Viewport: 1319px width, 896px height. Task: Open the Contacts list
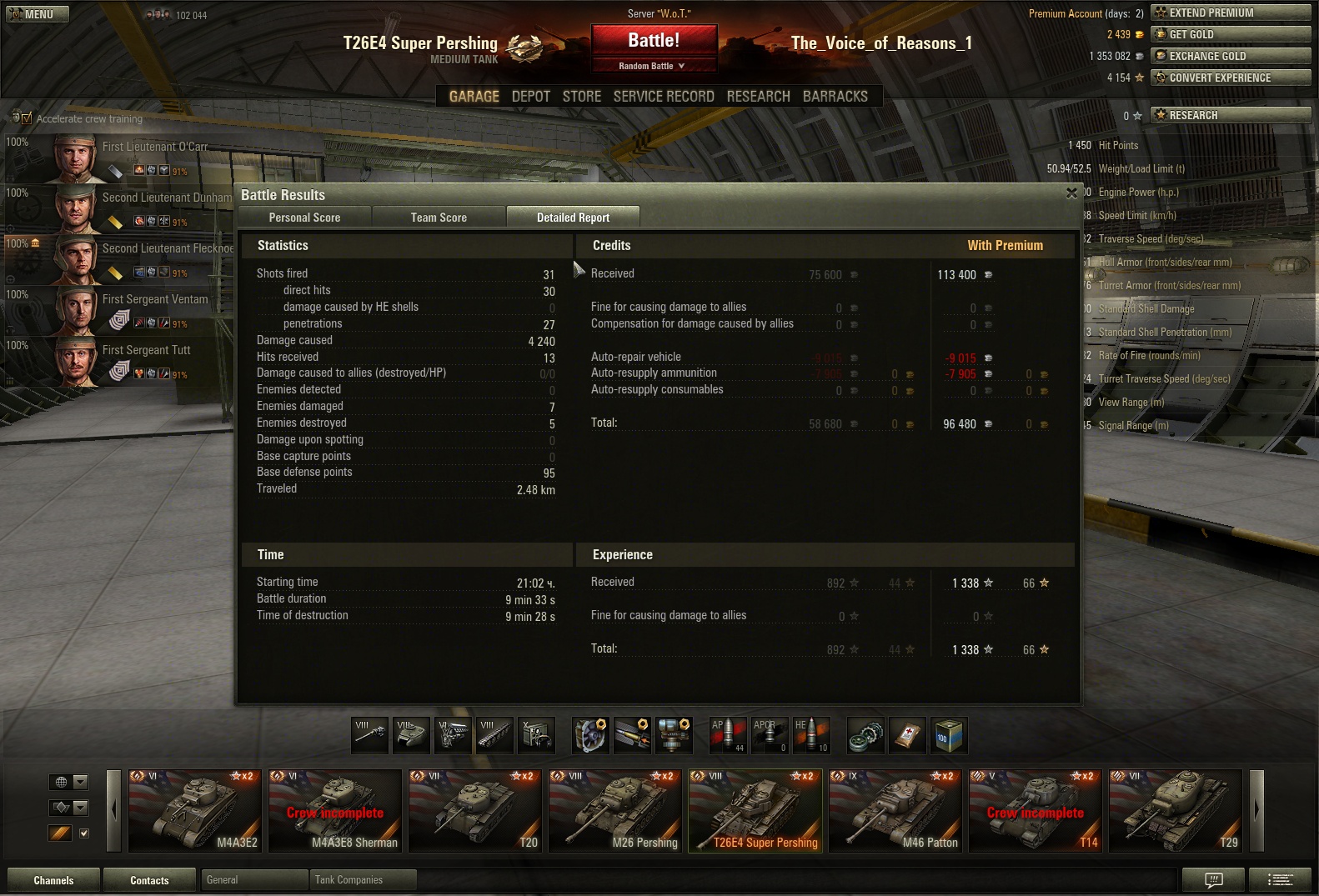149,880
